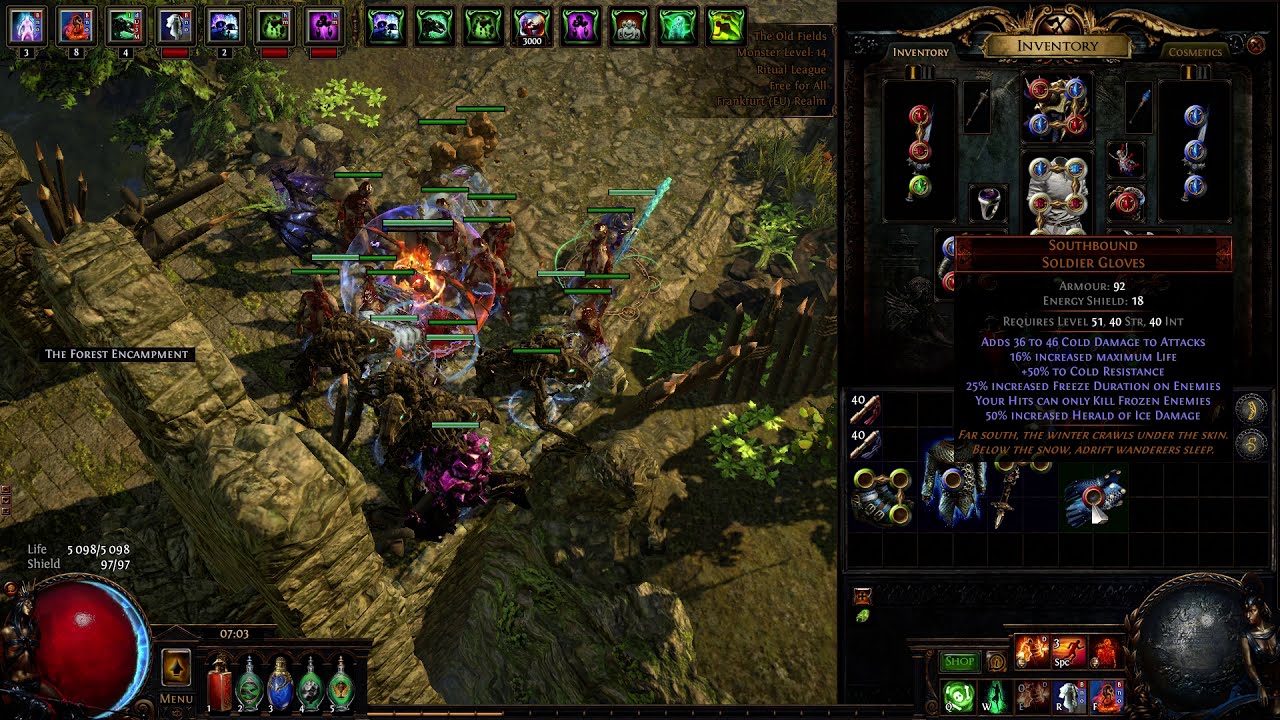Open the Menu button
This screenshot has height=720, width=1280.
(x=176, y=698)
